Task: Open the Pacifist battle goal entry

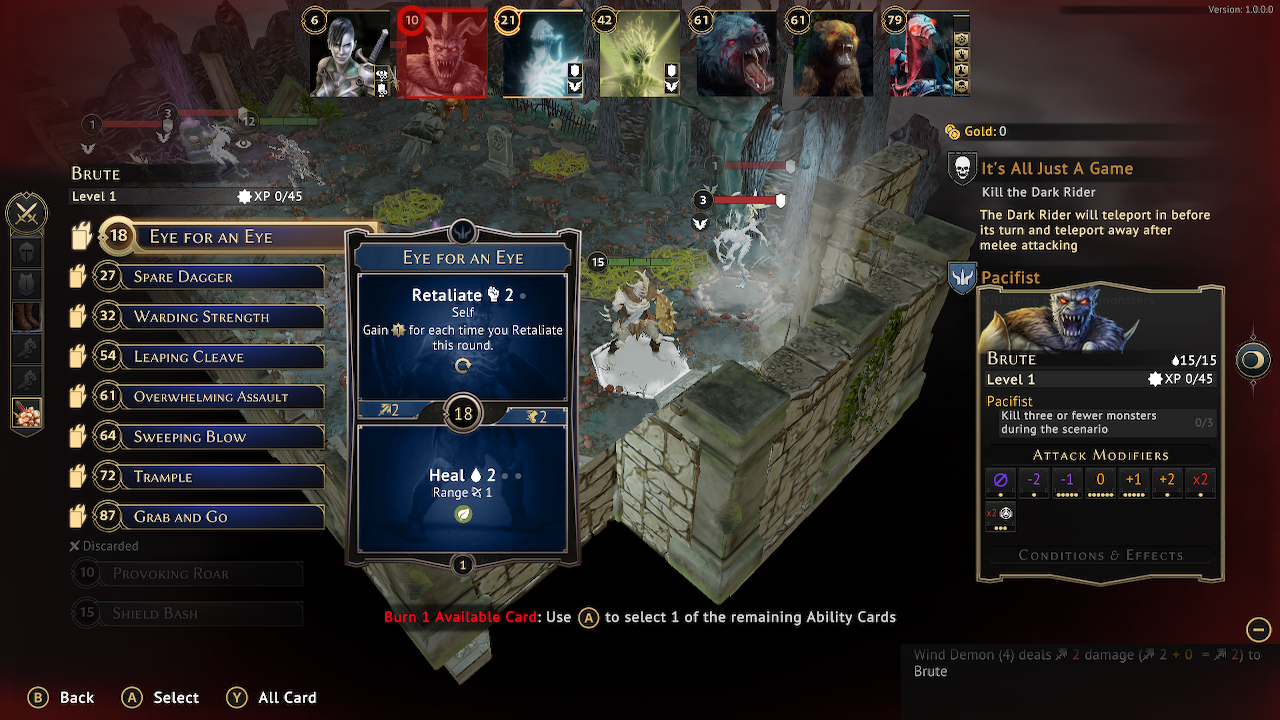Action: (1010, 278)
